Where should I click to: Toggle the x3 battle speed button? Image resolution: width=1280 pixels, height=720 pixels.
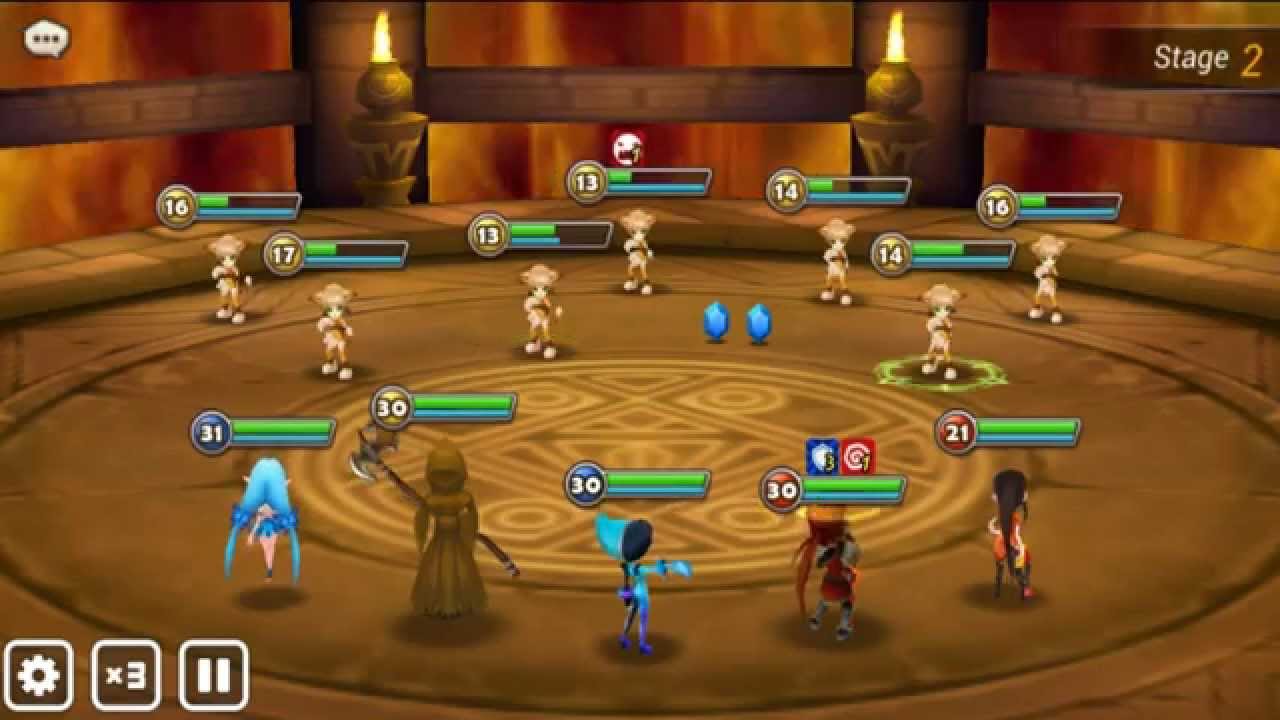click(126, 675)
